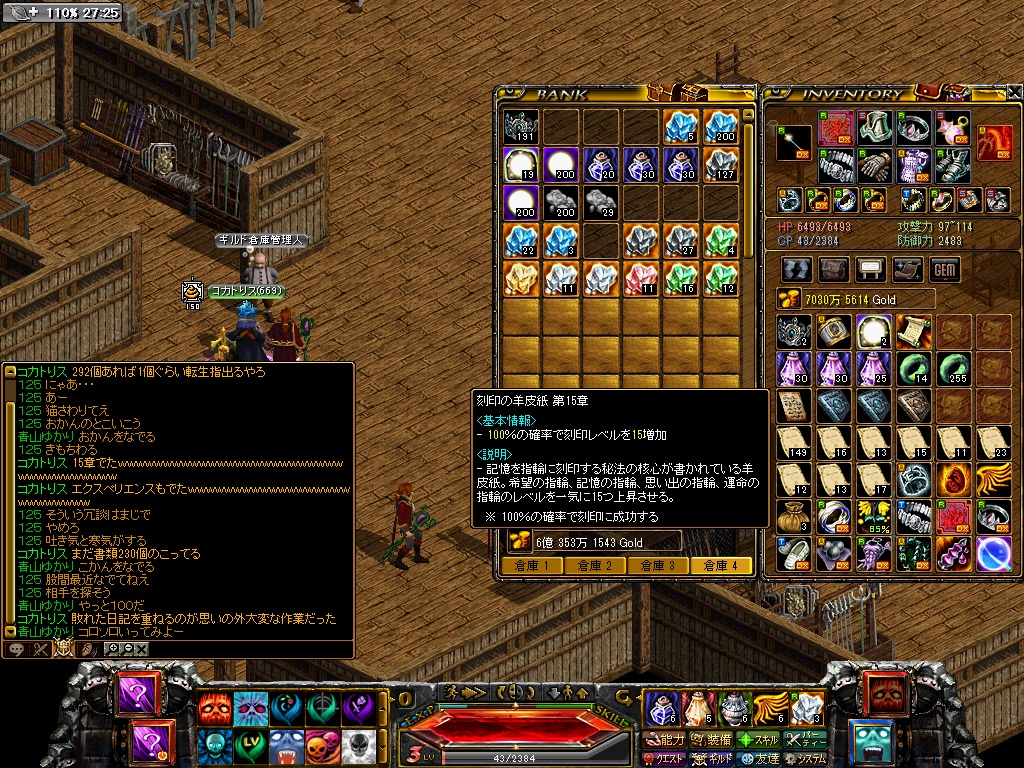
Task: Zoom in the chat window
Action: pyautogui.click(x=113, y=649)
